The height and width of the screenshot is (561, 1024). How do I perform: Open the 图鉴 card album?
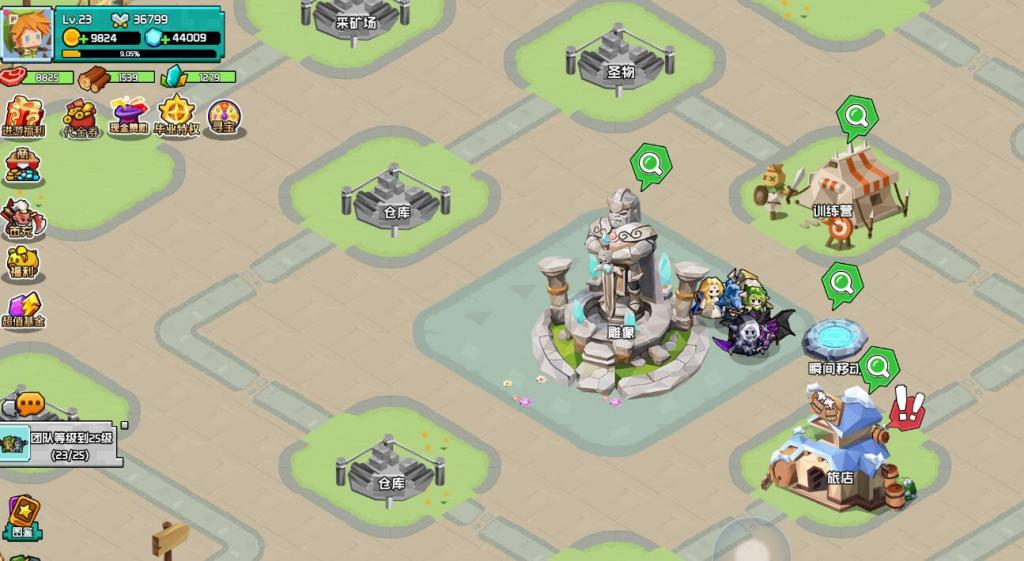23,517
